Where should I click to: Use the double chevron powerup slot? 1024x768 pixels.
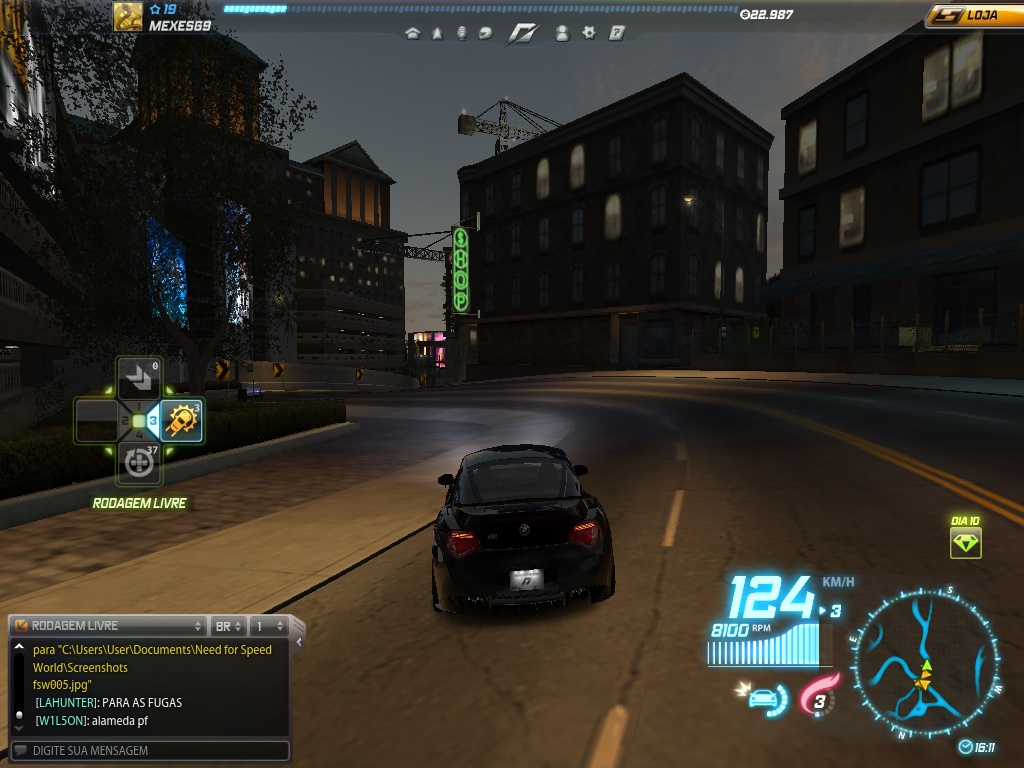pos(139,379)
